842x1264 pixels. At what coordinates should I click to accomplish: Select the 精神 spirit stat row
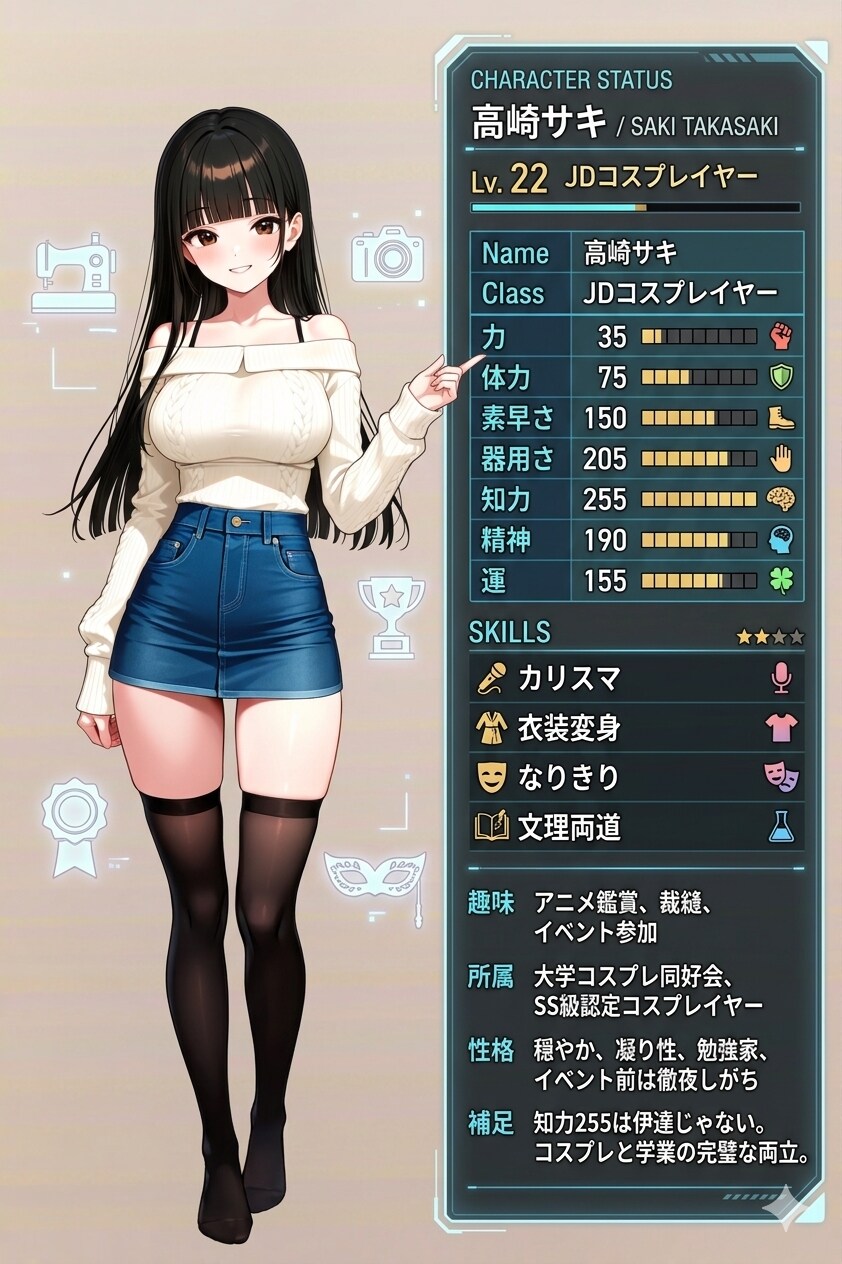(x=636, y=540)
